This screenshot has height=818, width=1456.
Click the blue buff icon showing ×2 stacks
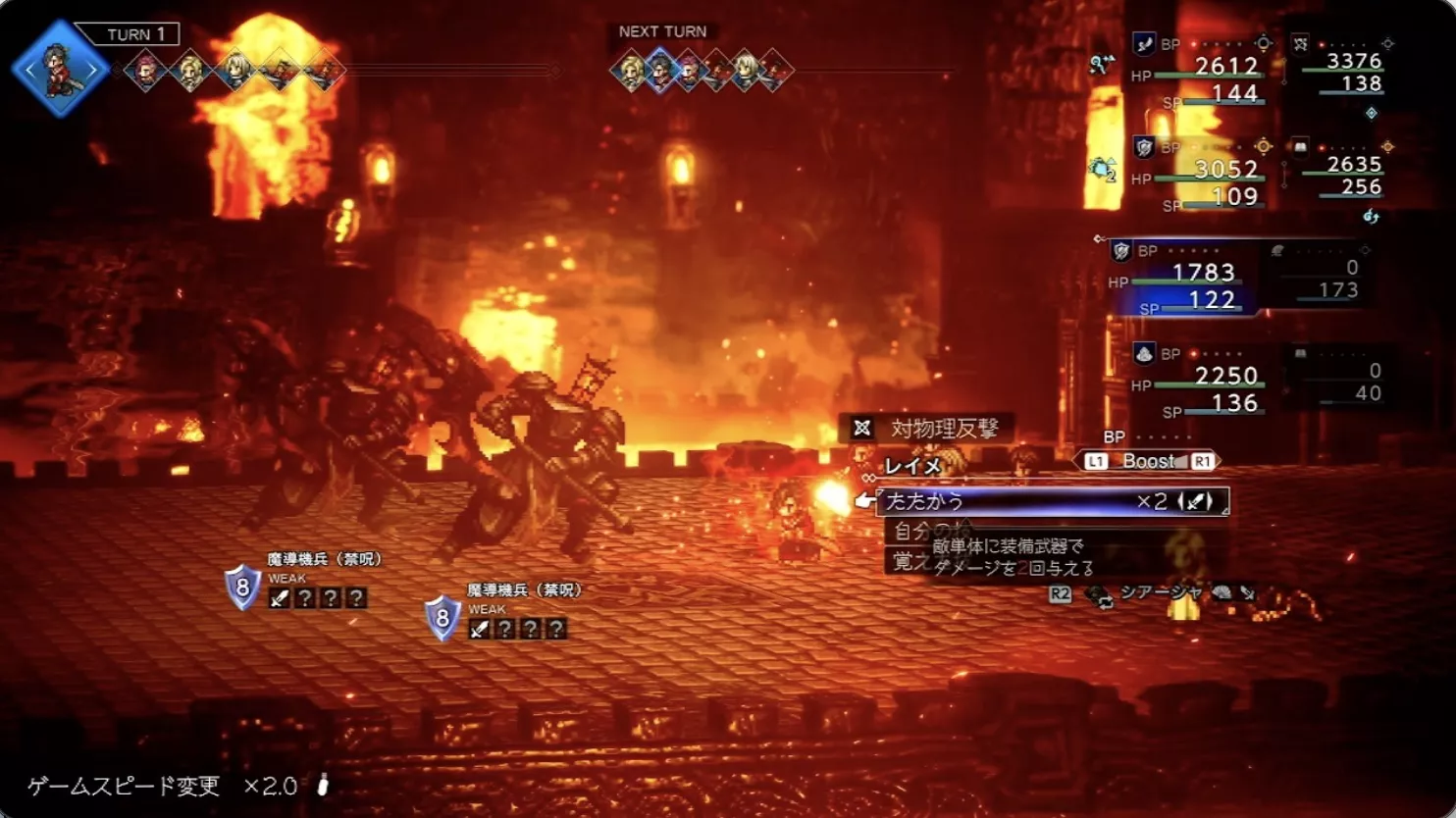(x=1103, y=167)
